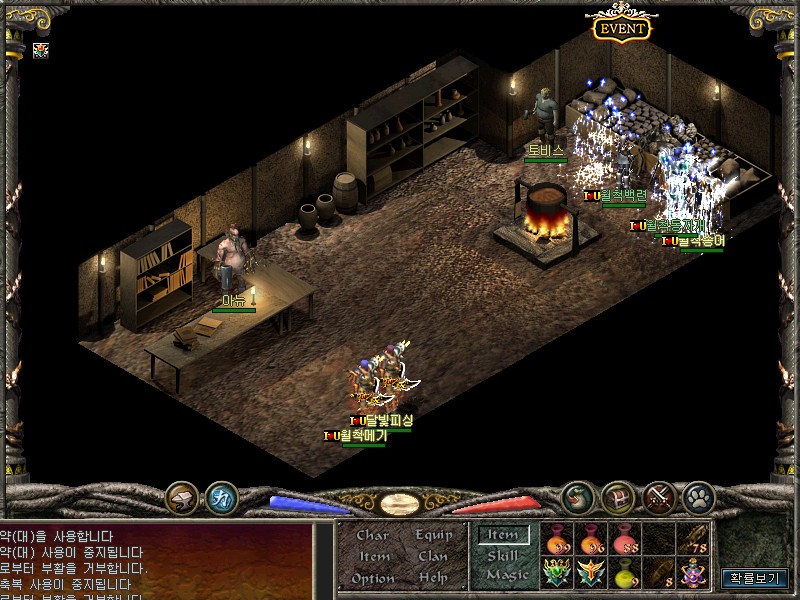Image resolution: width=800 pixels, height=600 pixels.
Task: Switch quickbar to the Magic tab
Action: click(x=506, y=575)
